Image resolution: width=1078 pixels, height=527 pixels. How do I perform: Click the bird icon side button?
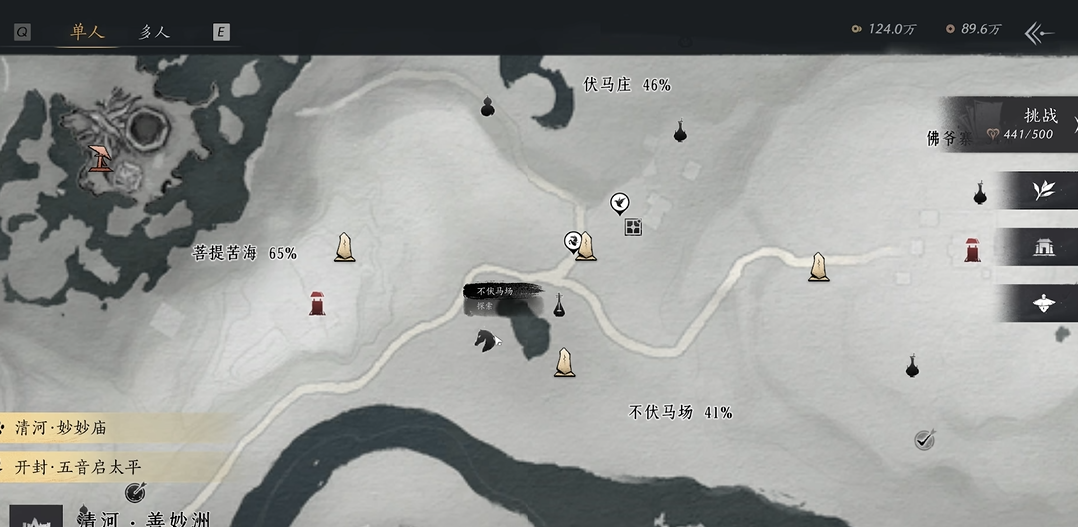1043,304
